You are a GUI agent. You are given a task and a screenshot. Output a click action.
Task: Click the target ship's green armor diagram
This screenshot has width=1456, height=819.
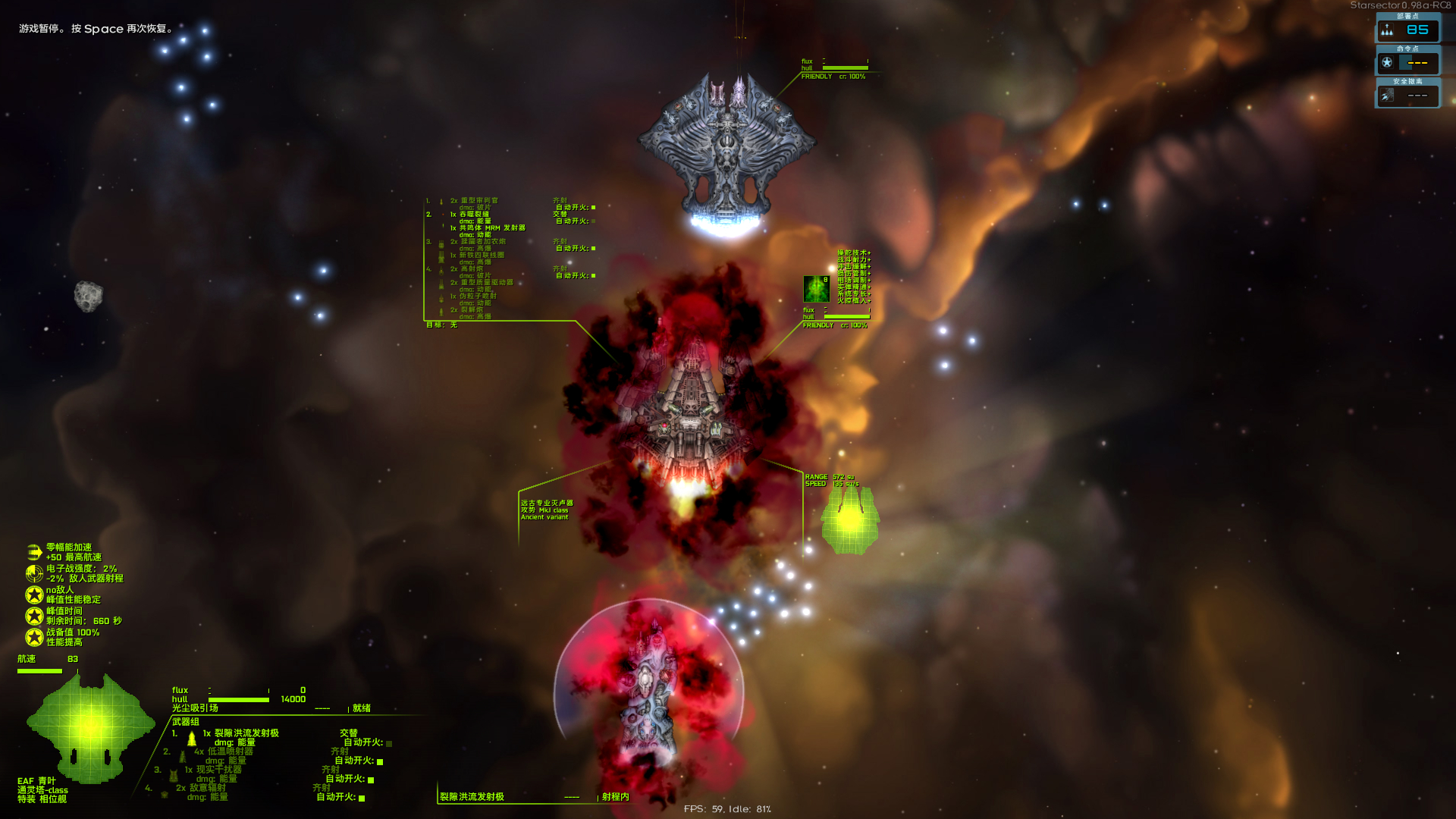(850, 519)
